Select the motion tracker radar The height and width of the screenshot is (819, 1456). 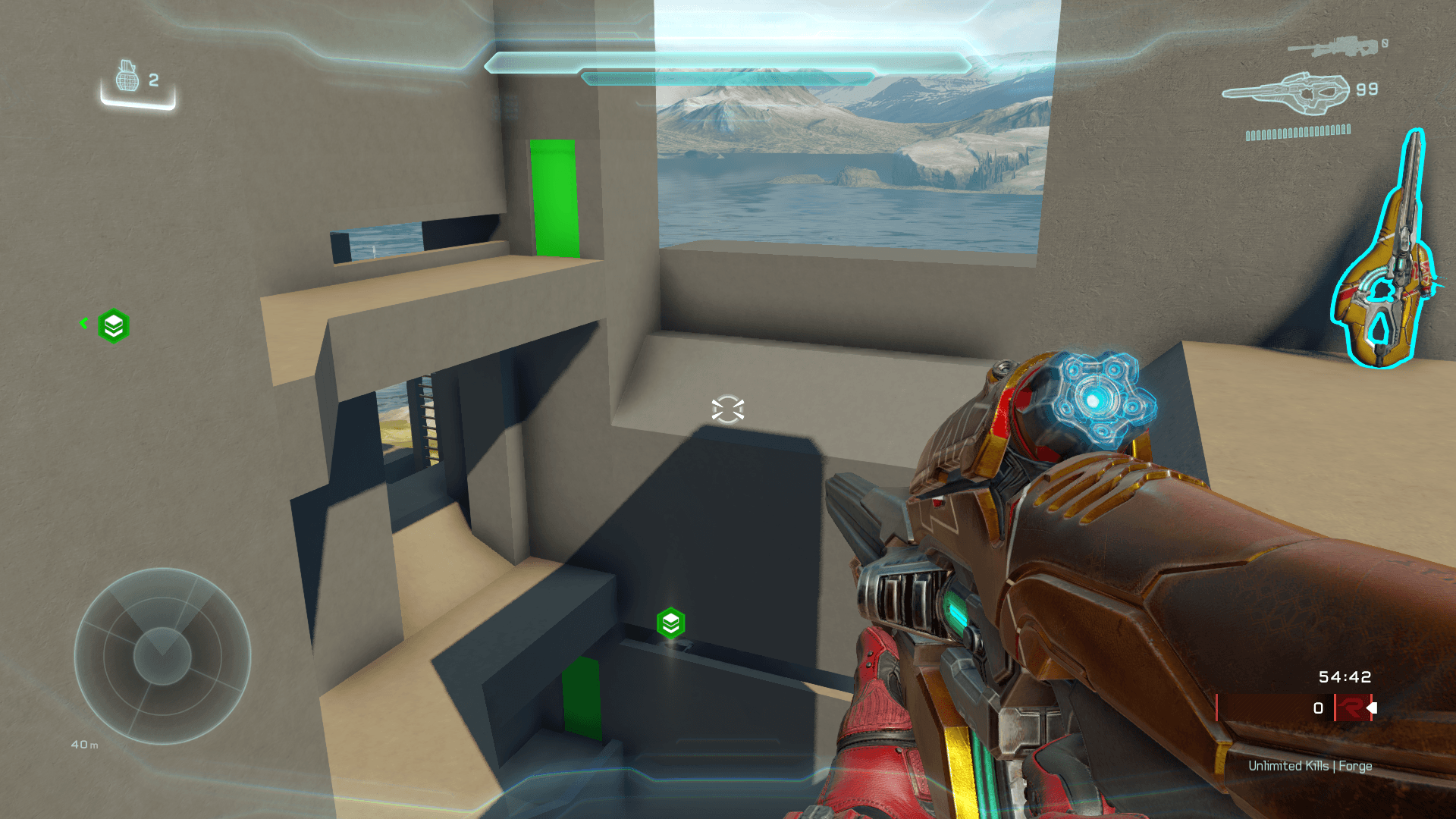coord(162,656)
